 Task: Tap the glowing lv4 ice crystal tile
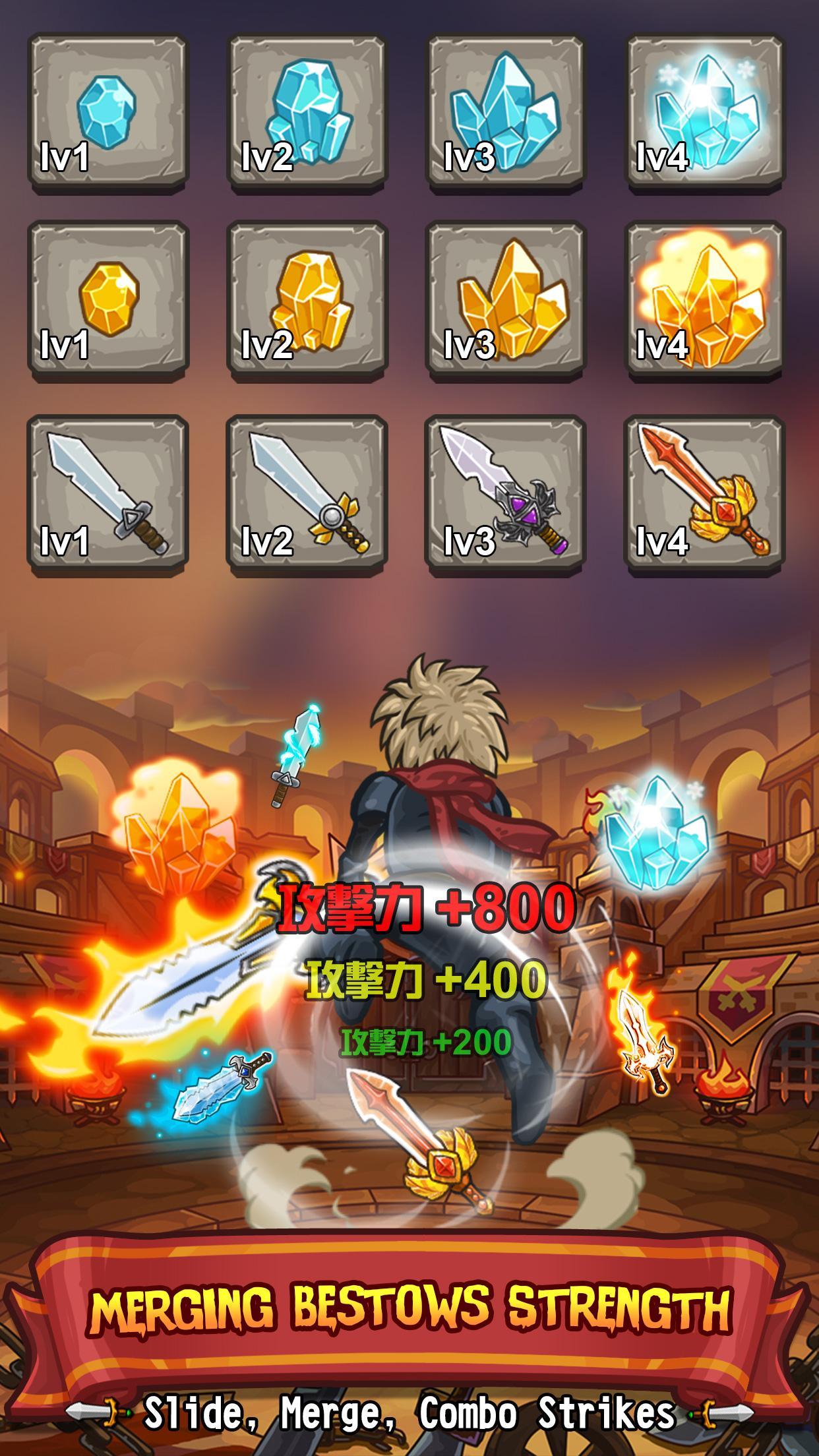point(705,113)
